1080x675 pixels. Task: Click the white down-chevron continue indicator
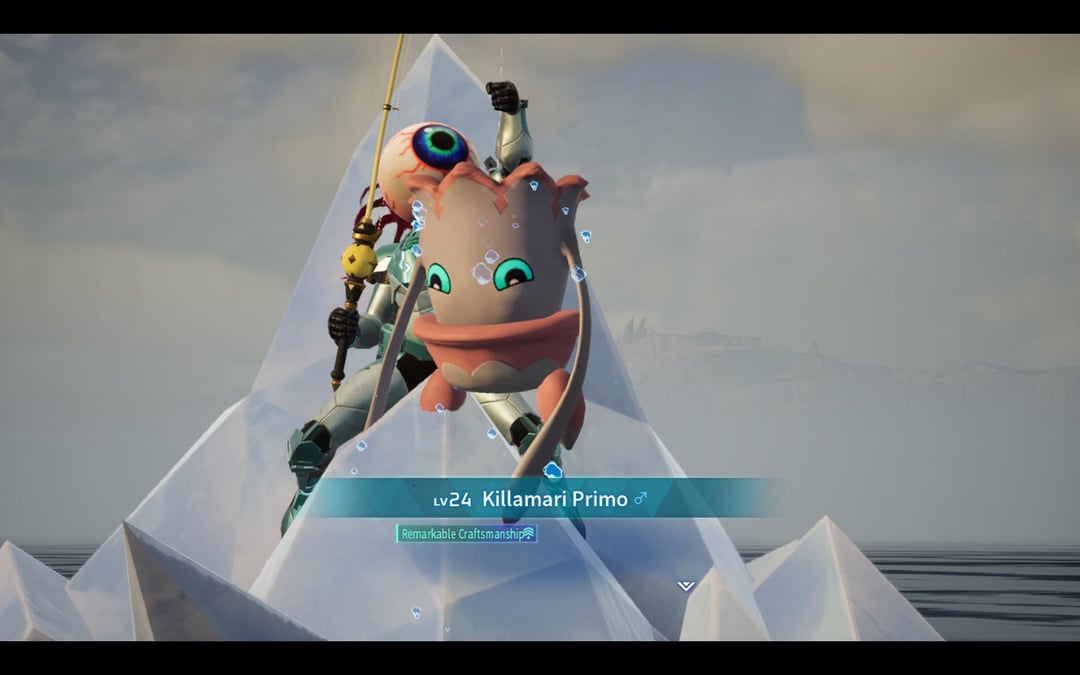685,586
